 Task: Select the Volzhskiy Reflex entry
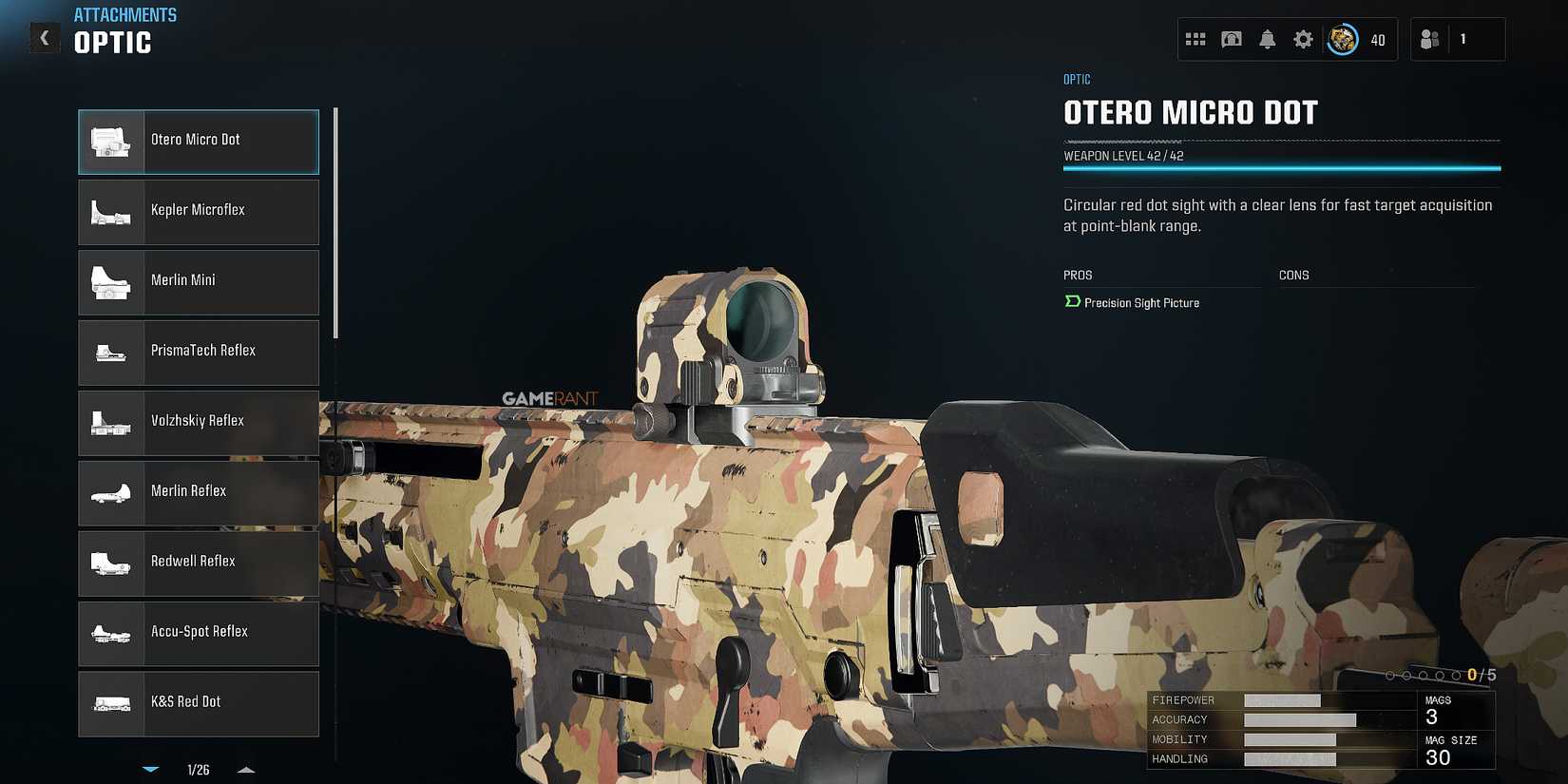(x=198, y=423)
